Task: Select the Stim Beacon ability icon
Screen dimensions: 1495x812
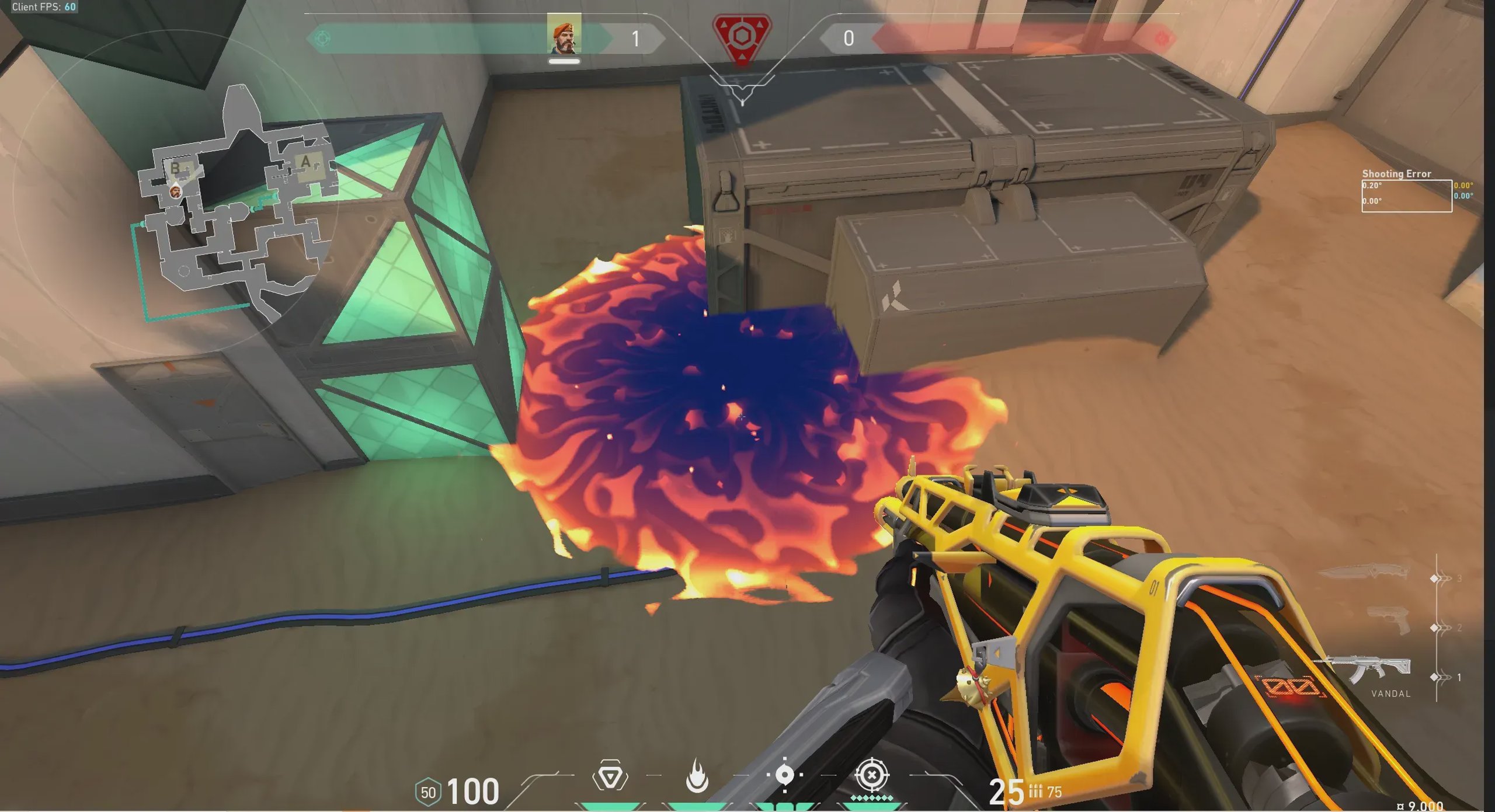Action: coord(610,776)
